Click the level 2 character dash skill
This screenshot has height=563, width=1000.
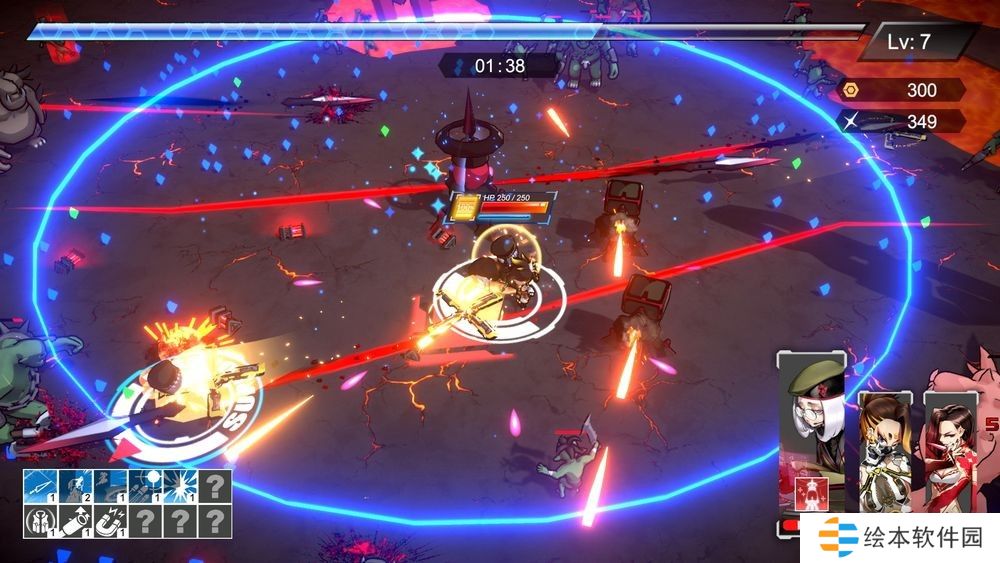pos(74,486)
